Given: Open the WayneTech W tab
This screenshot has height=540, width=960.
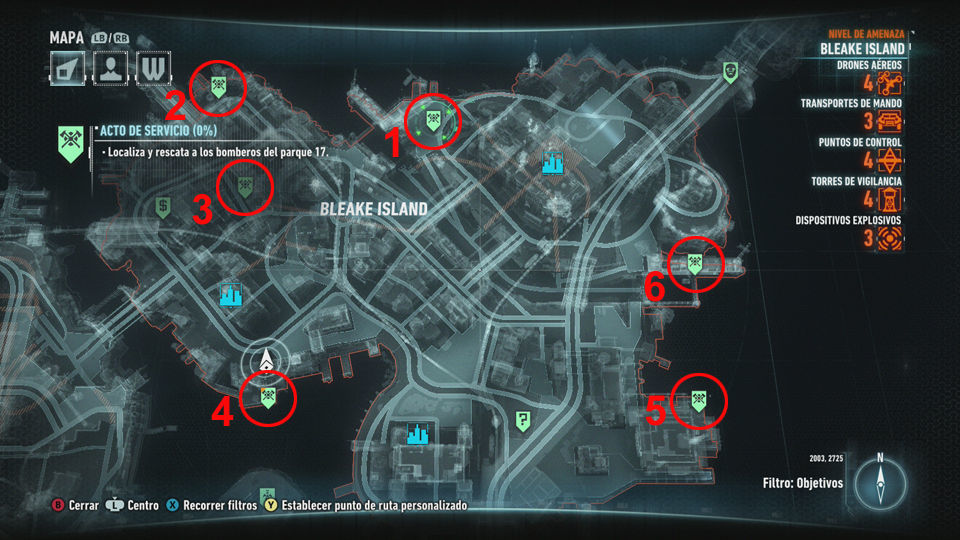Looking at the screenshot, I should pyautogui.click(x=152, y=68).
